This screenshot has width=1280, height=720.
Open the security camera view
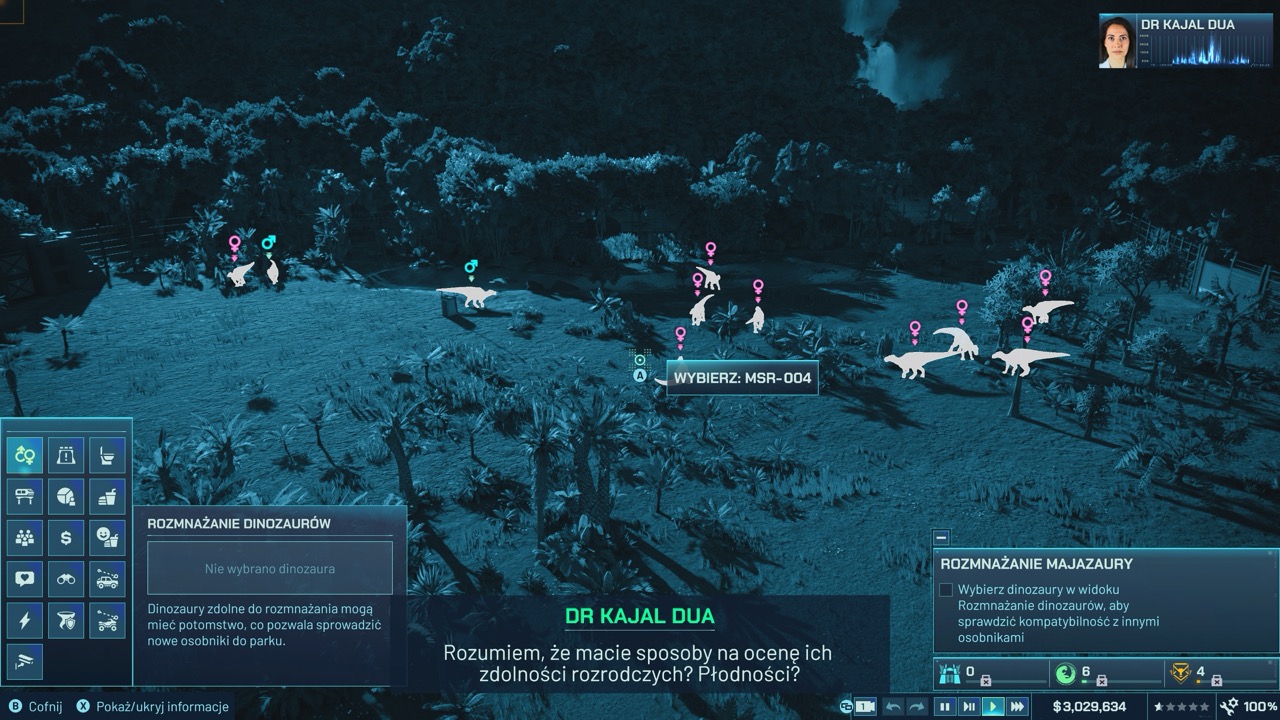pyautogui.click(x=25, y=660)
